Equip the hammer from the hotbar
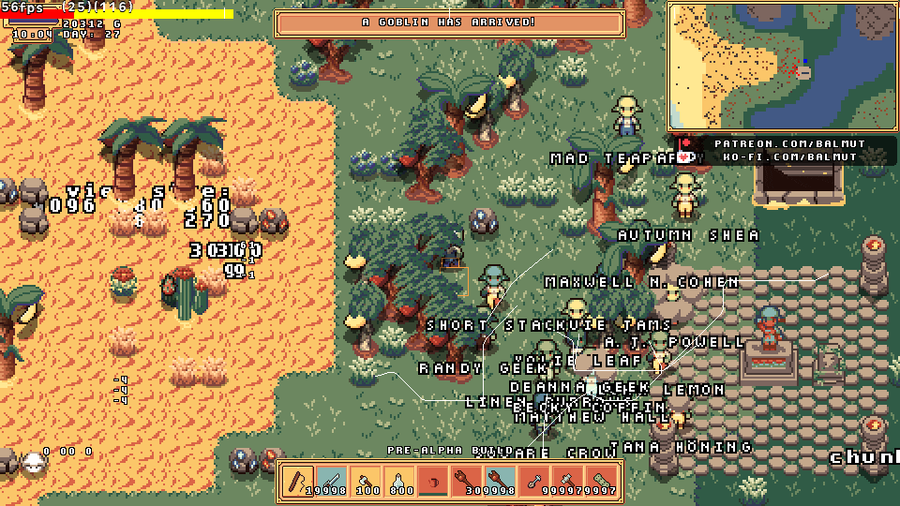Viewport: 900px width, 506px height. 564,481
